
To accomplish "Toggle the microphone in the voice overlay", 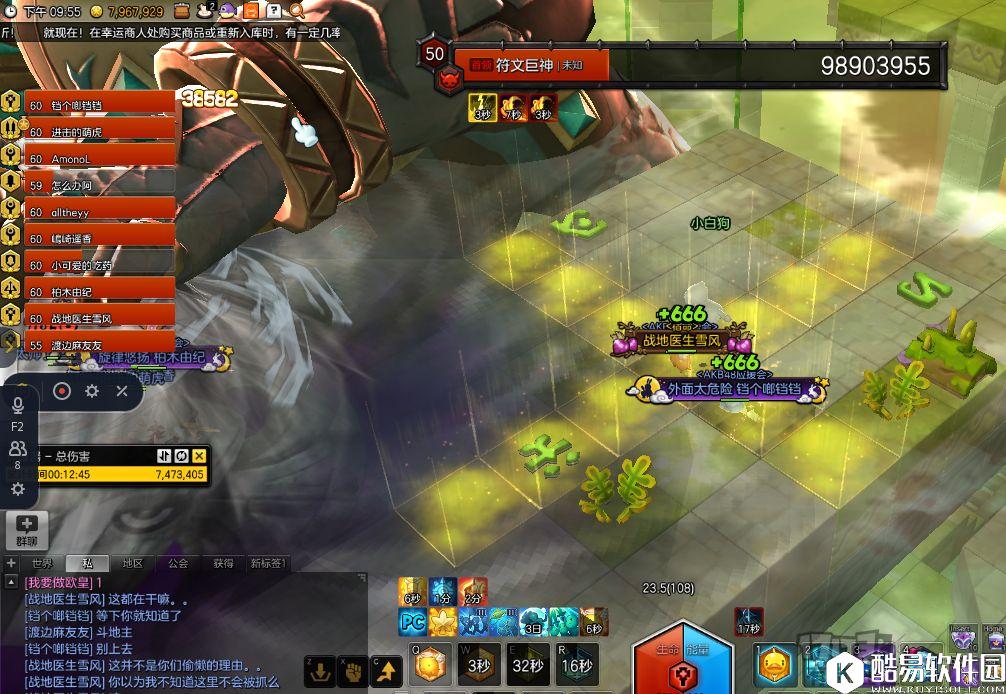I will [17, 405].
